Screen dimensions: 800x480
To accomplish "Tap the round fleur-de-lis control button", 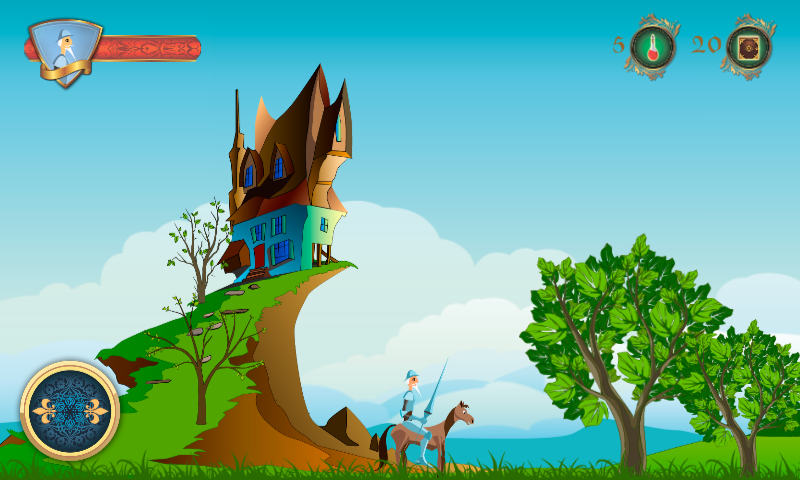I will (70, 410).
